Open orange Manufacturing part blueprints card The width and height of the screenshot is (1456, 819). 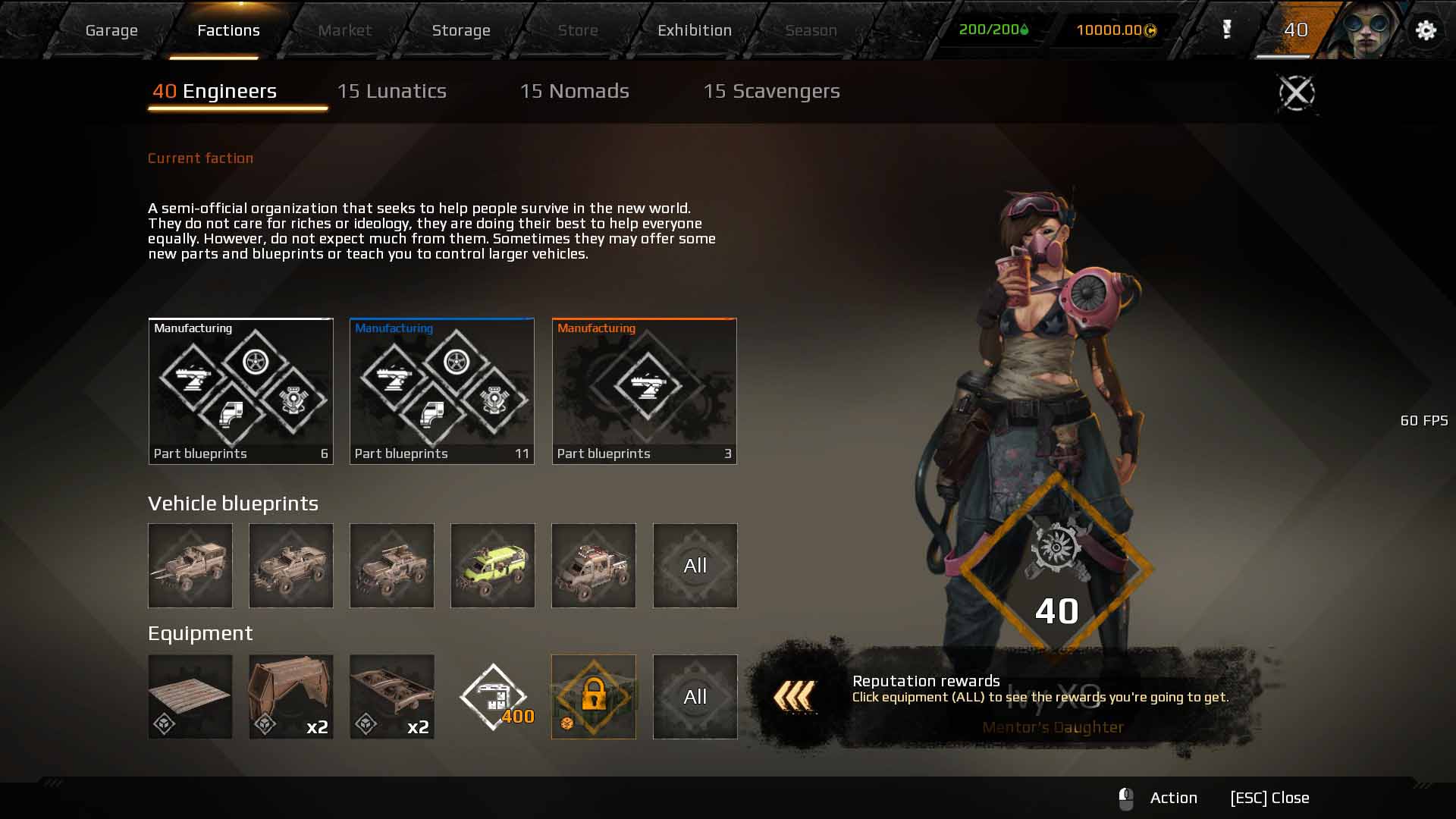pos(644,391)
